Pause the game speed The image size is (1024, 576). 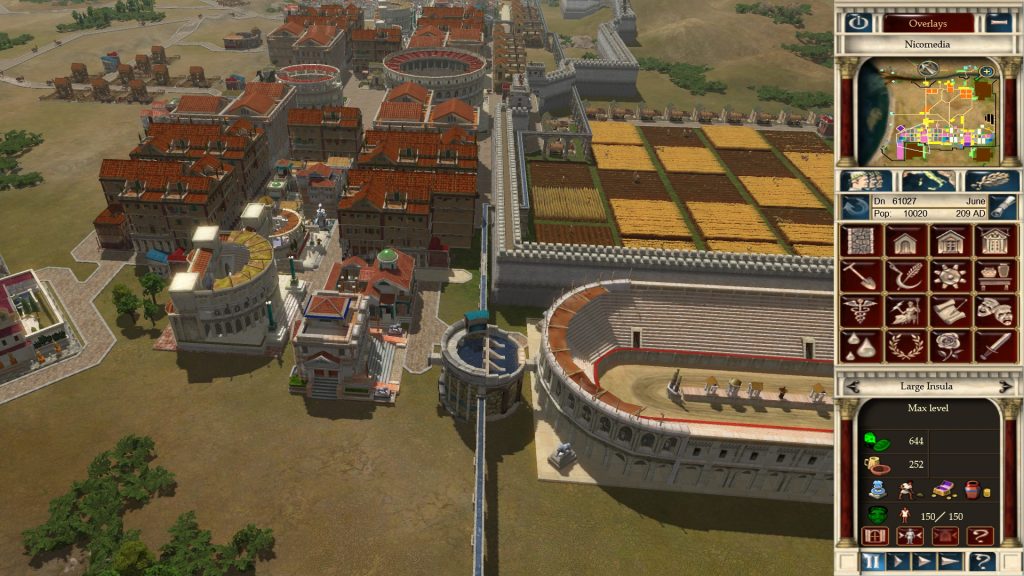tap(872, 561)
